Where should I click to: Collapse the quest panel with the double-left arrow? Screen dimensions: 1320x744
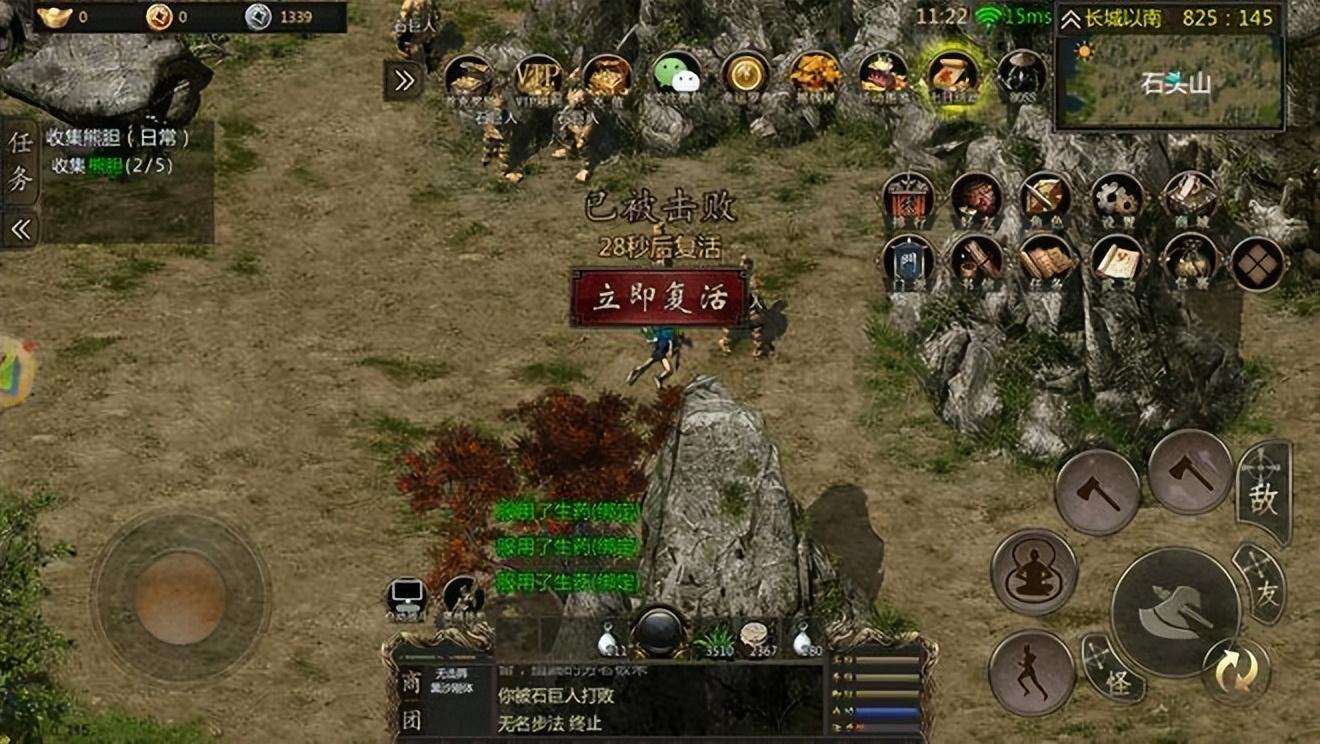19,228
